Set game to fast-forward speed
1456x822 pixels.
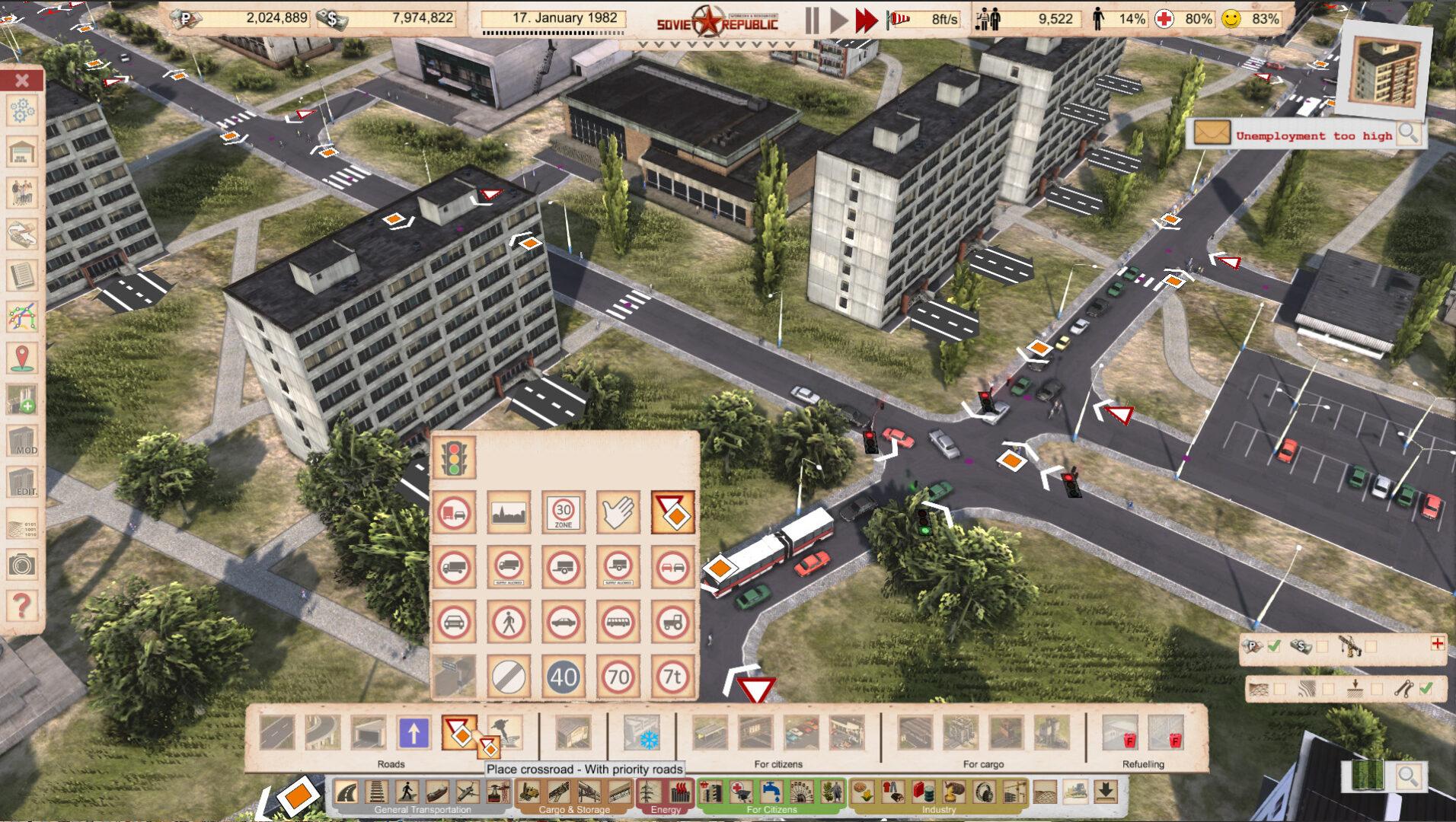(x=867, y=21)
